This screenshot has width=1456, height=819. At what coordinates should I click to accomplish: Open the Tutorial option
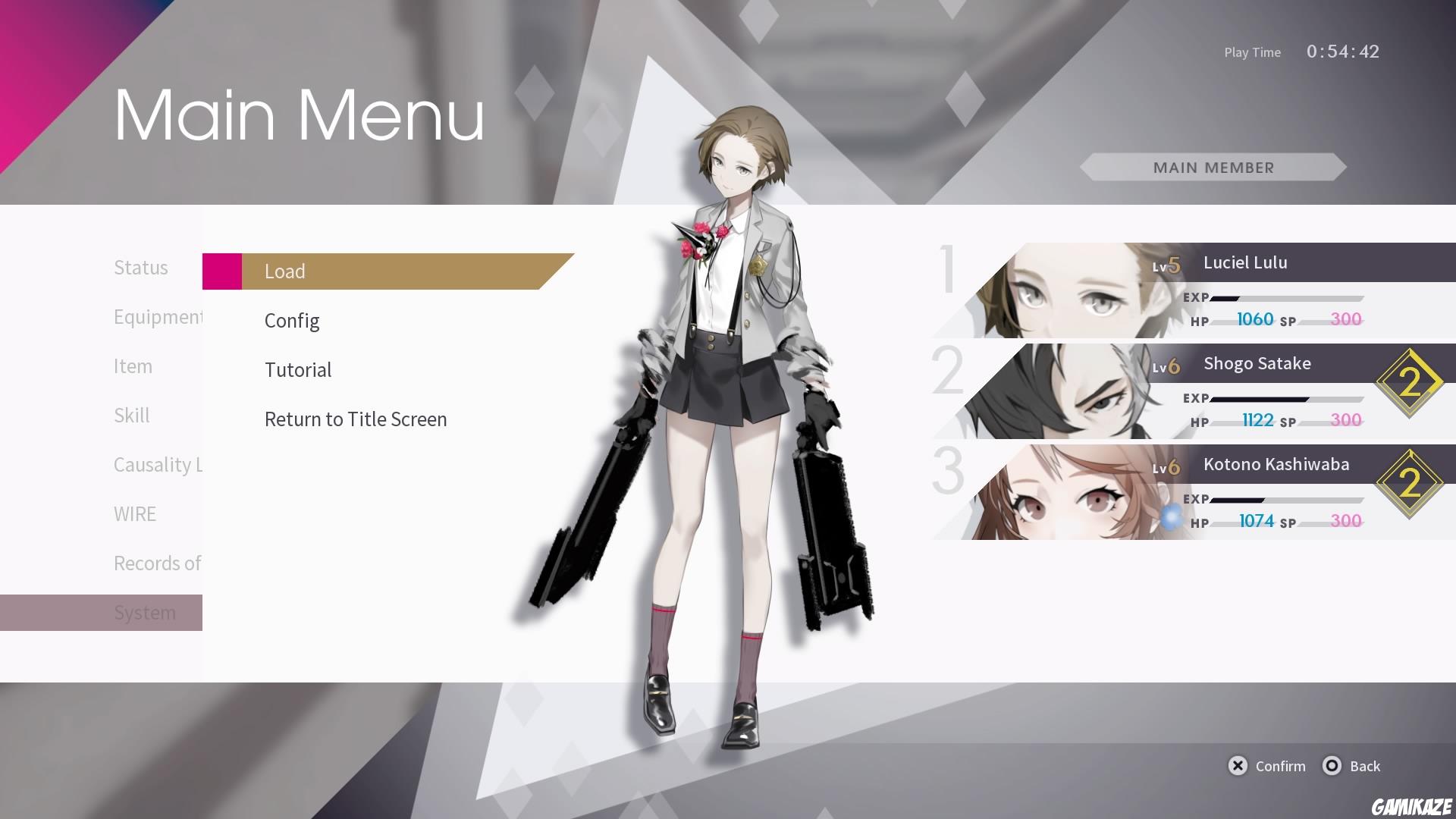pos(298,369)
